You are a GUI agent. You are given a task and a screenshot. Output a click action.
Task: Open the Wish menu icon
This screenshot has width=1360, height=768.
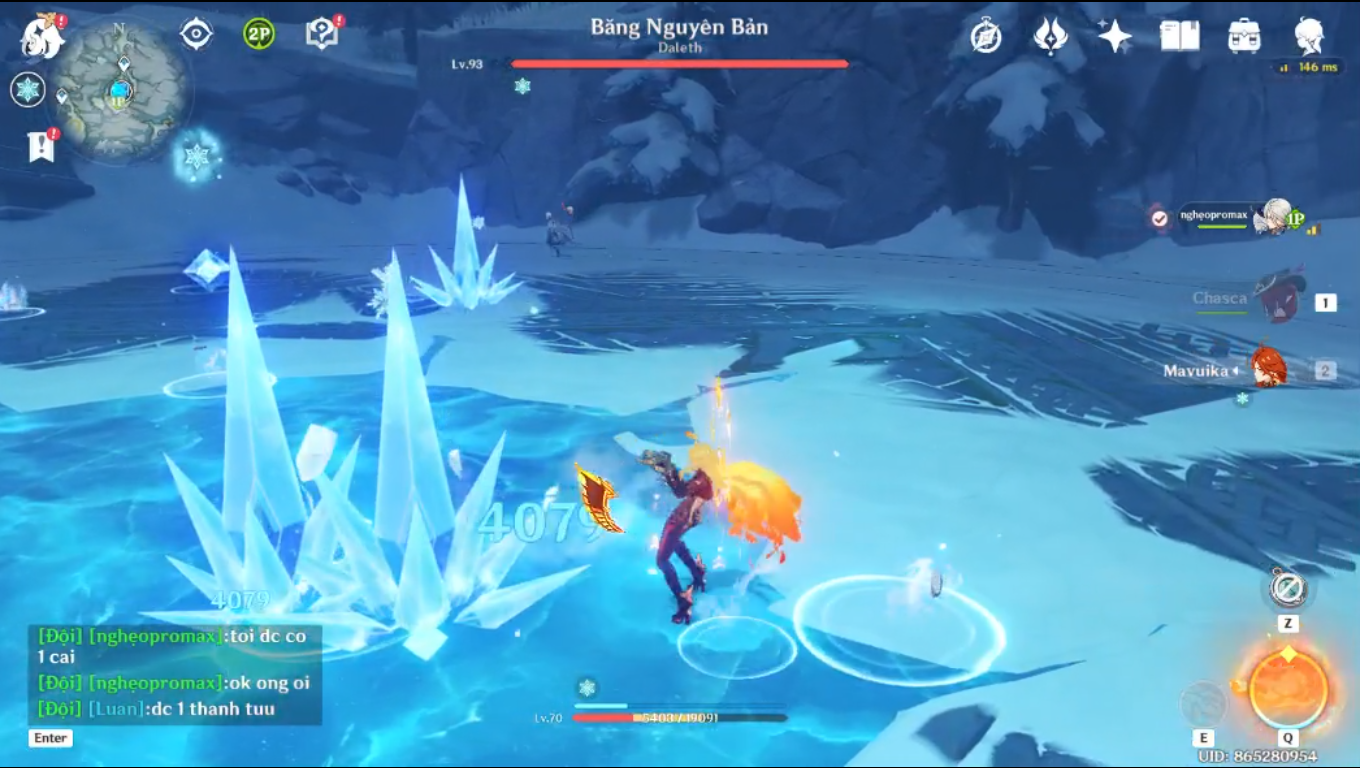pos(1050,37)
